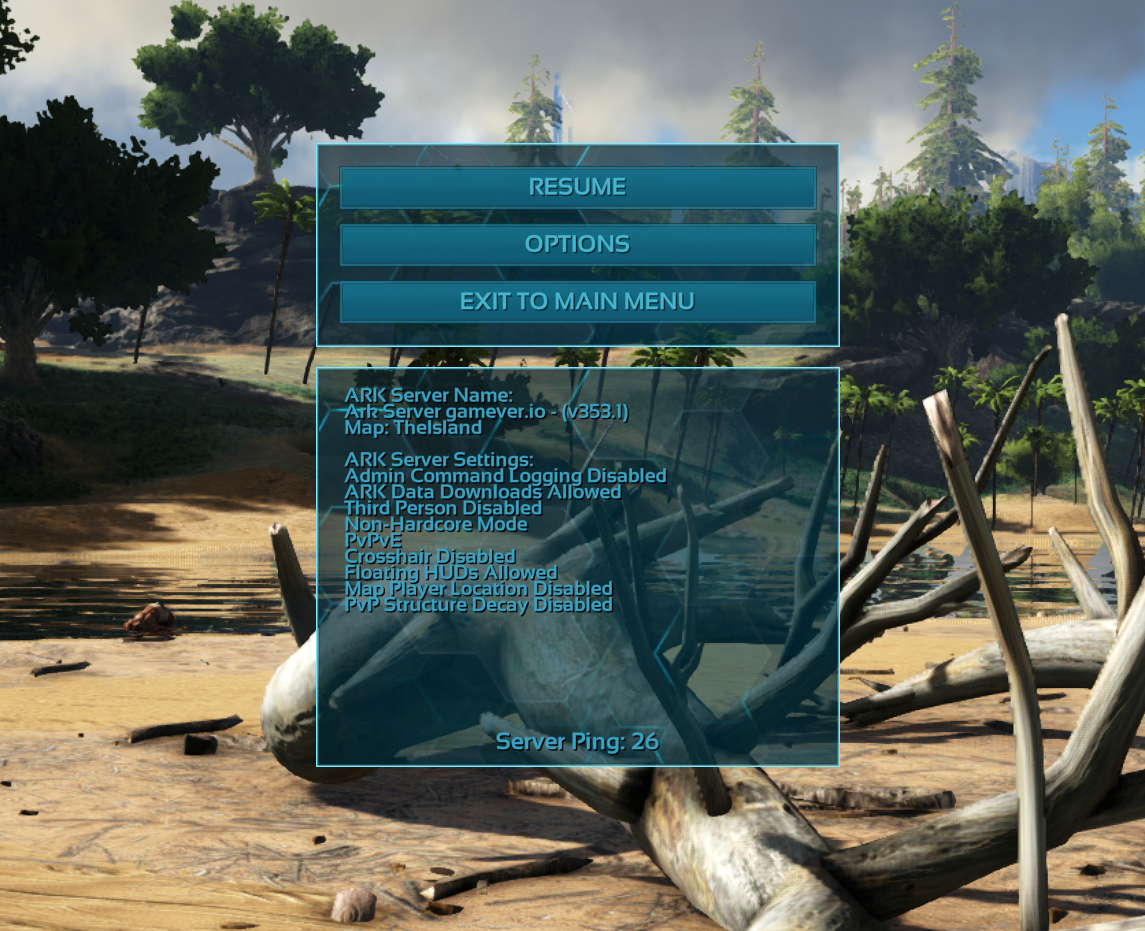Screen dimensions: 1145x931
Task: Resume the game
Action: [577, 187]
